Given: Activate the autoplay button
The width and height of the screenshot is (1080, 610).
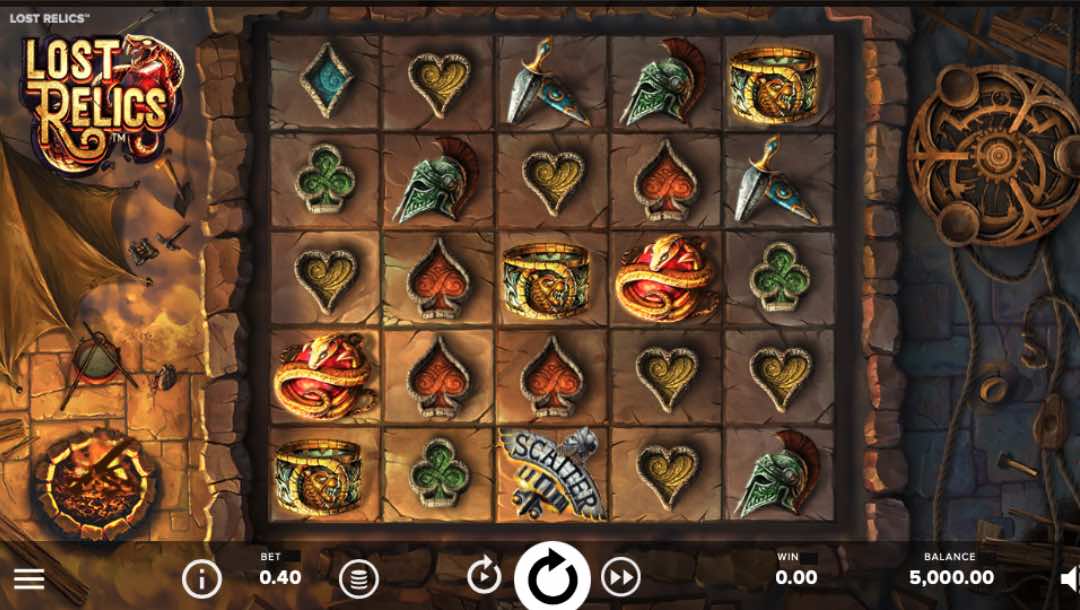Looking at the screenshot, I should click(x=484, y=576).
